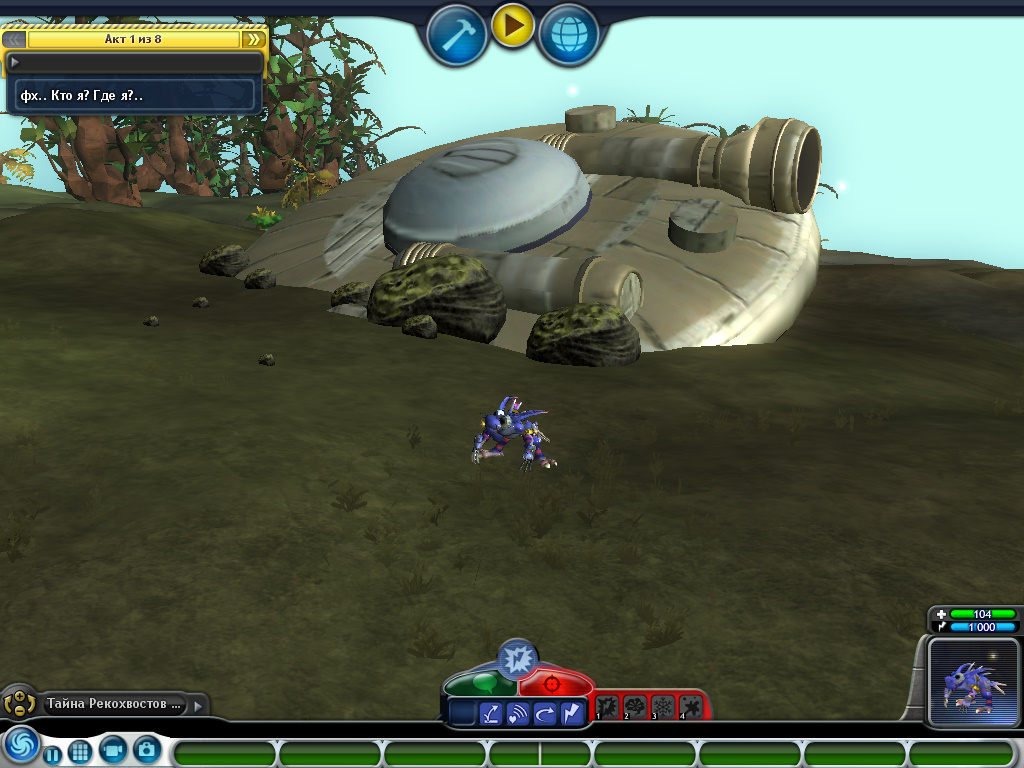Open the hammer build mode
Screen dimensions: 1024x768
tap(457, 36)
